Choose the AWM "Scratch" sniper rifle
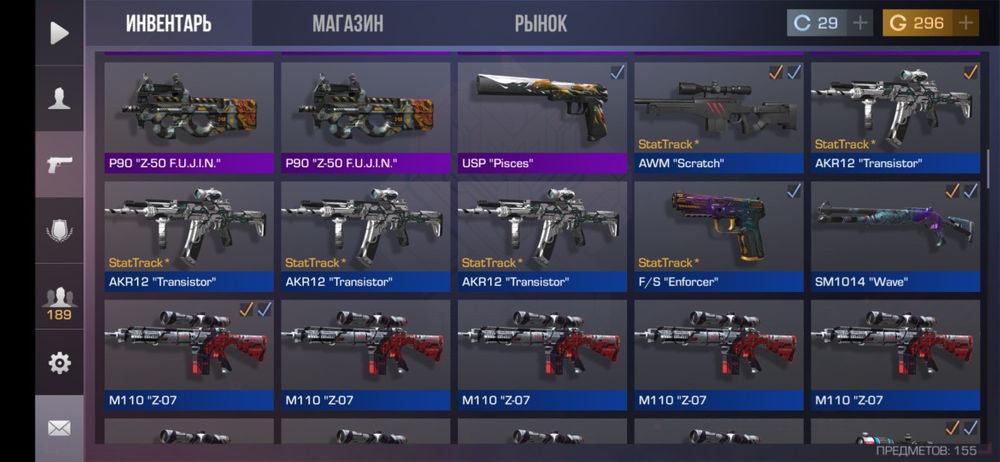Screen dimensions: 1000x462 (x=719, y=117)
